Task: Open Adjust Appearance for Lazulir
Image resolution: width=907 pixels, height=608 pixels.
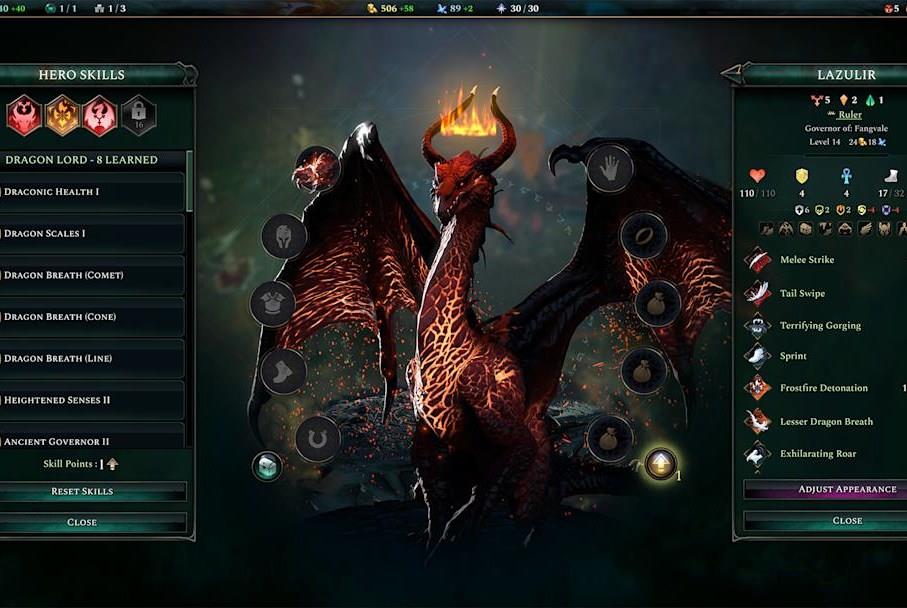Action: pyautogui.click(x=847, y=489)
